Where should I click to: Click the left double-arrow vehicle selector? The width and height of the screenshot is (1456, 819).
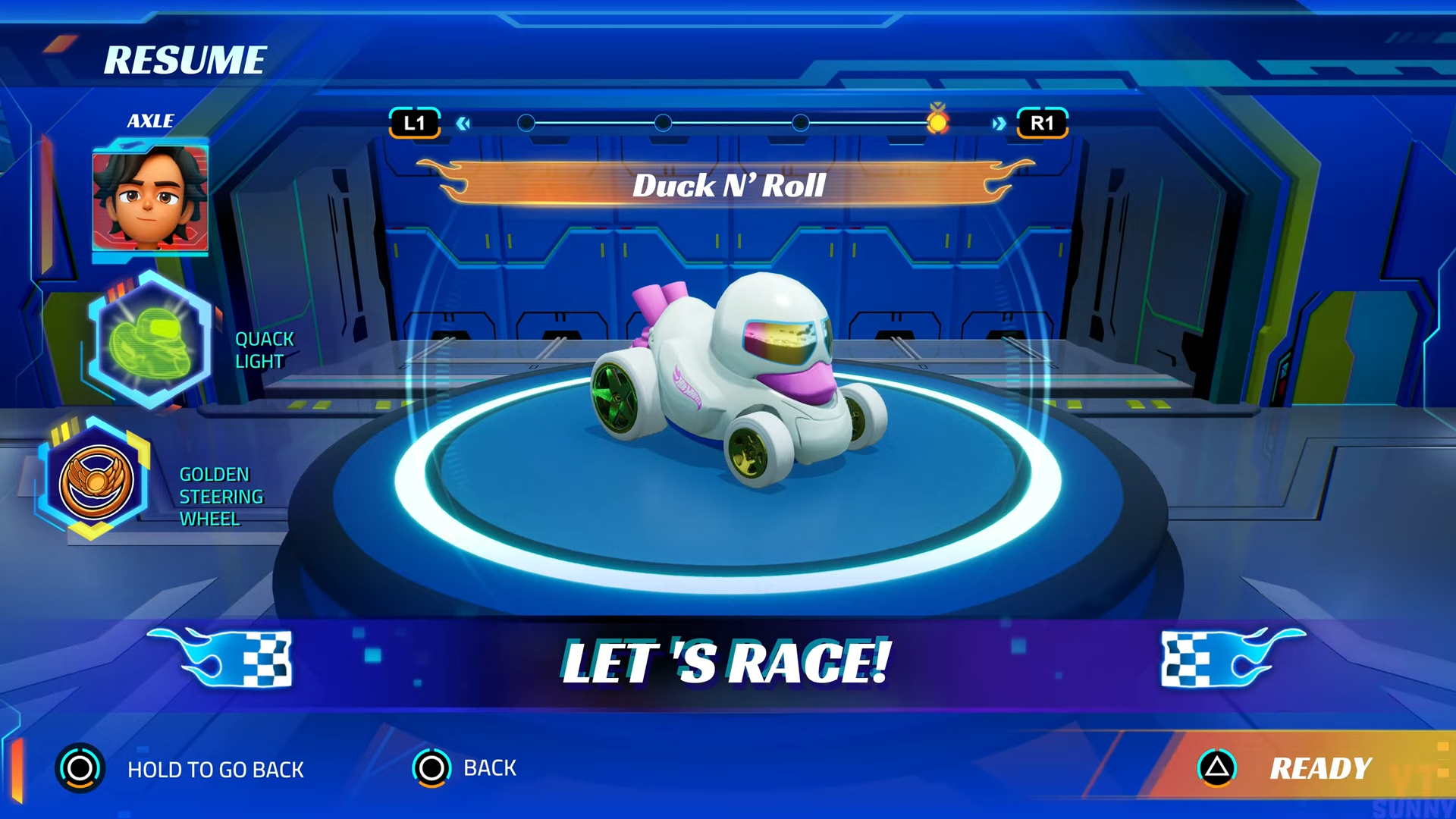[463, 124]
